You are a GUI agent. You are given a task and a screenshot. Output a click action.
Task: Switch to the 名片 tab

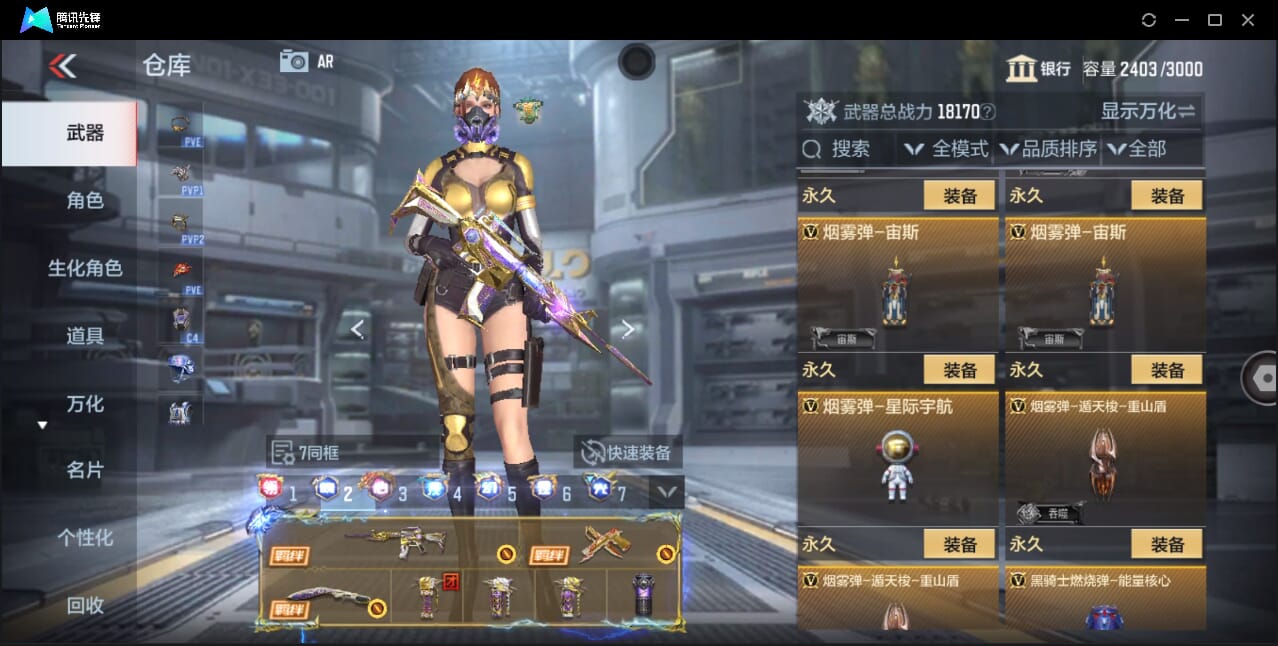(85, 470)
